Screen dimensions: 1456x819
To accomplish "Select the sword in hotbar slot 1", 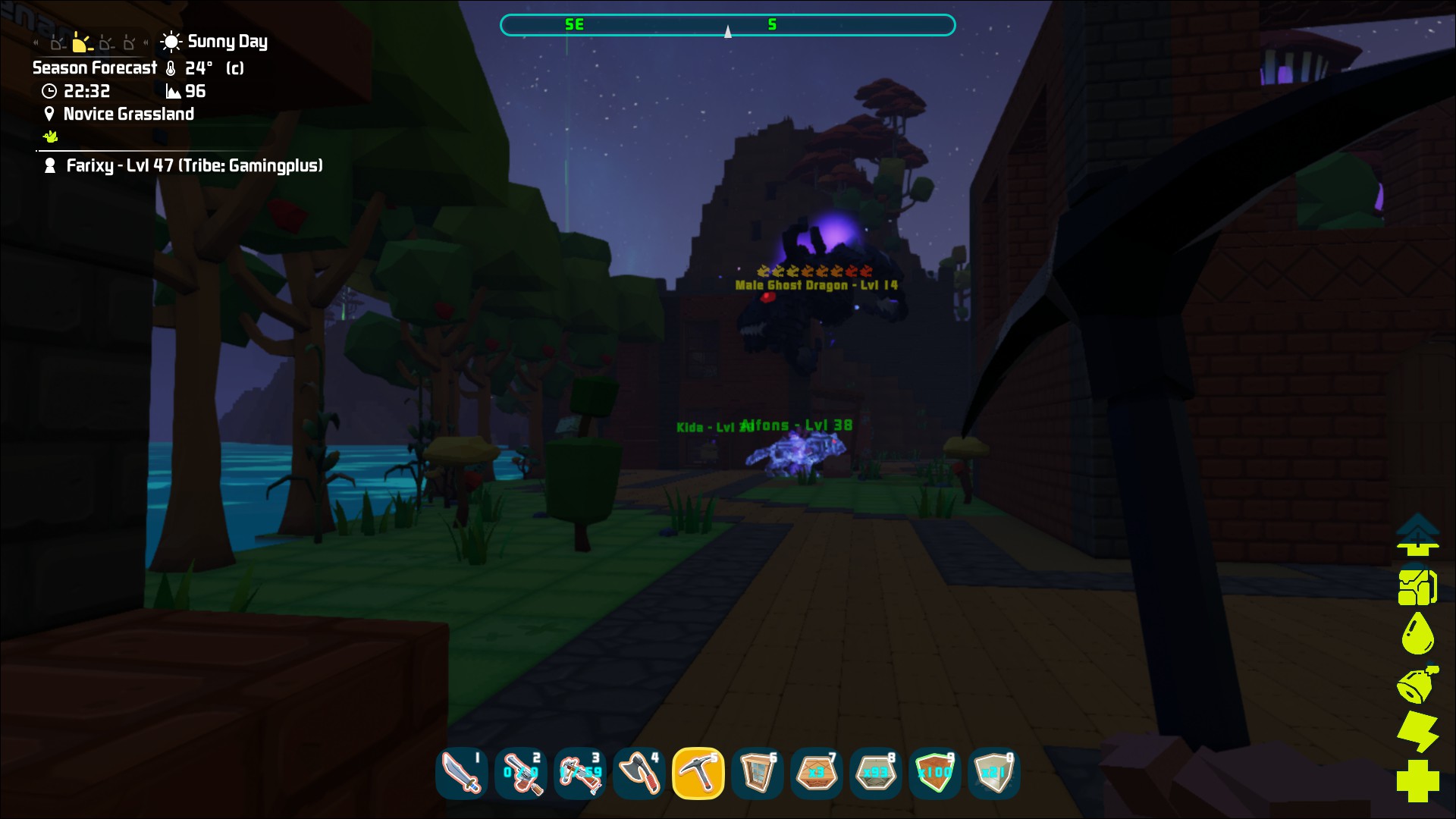I will point(463,773).
